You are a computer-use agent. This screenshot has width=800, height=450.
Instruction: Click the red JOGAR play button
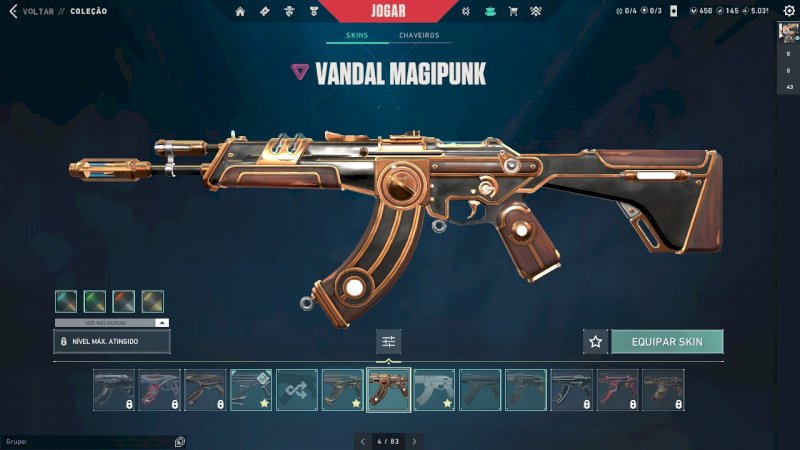[x=386, y=11]
